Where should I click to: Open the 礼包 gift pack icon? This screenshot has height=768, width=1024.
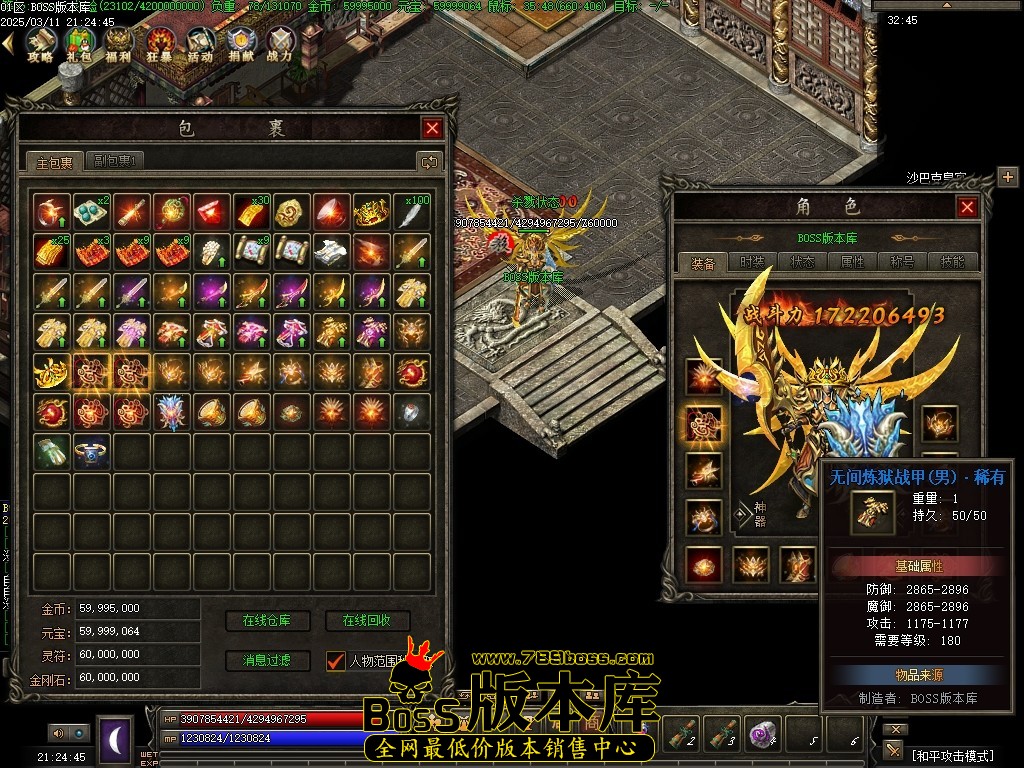pyautogui.click(x=80, y=43)
